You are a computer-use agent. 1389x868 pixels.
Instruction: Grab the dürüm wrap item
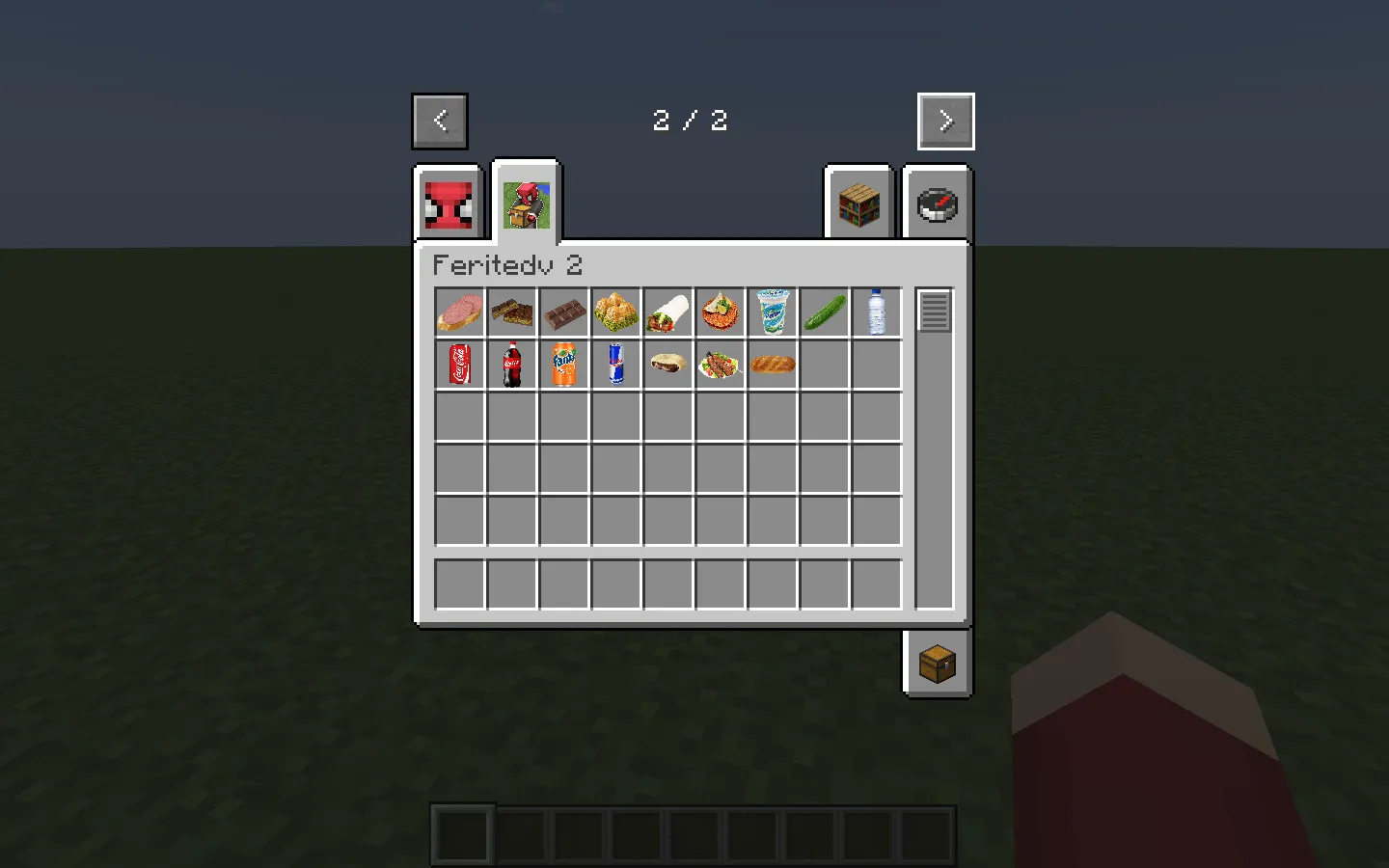pos(667,312)
